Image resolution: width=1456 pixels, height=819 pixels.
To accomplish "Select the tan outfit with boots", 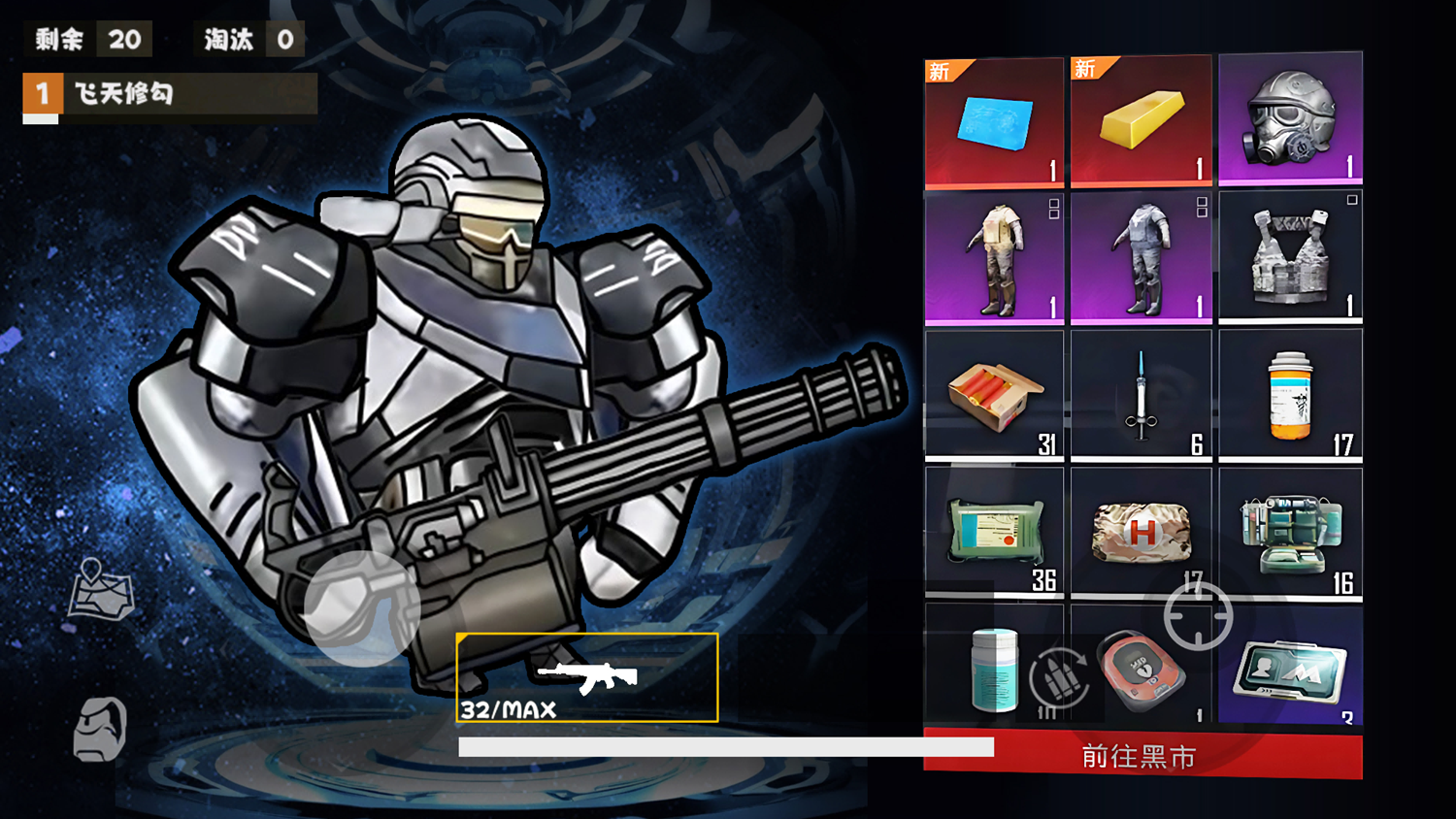I will [994, 258].
